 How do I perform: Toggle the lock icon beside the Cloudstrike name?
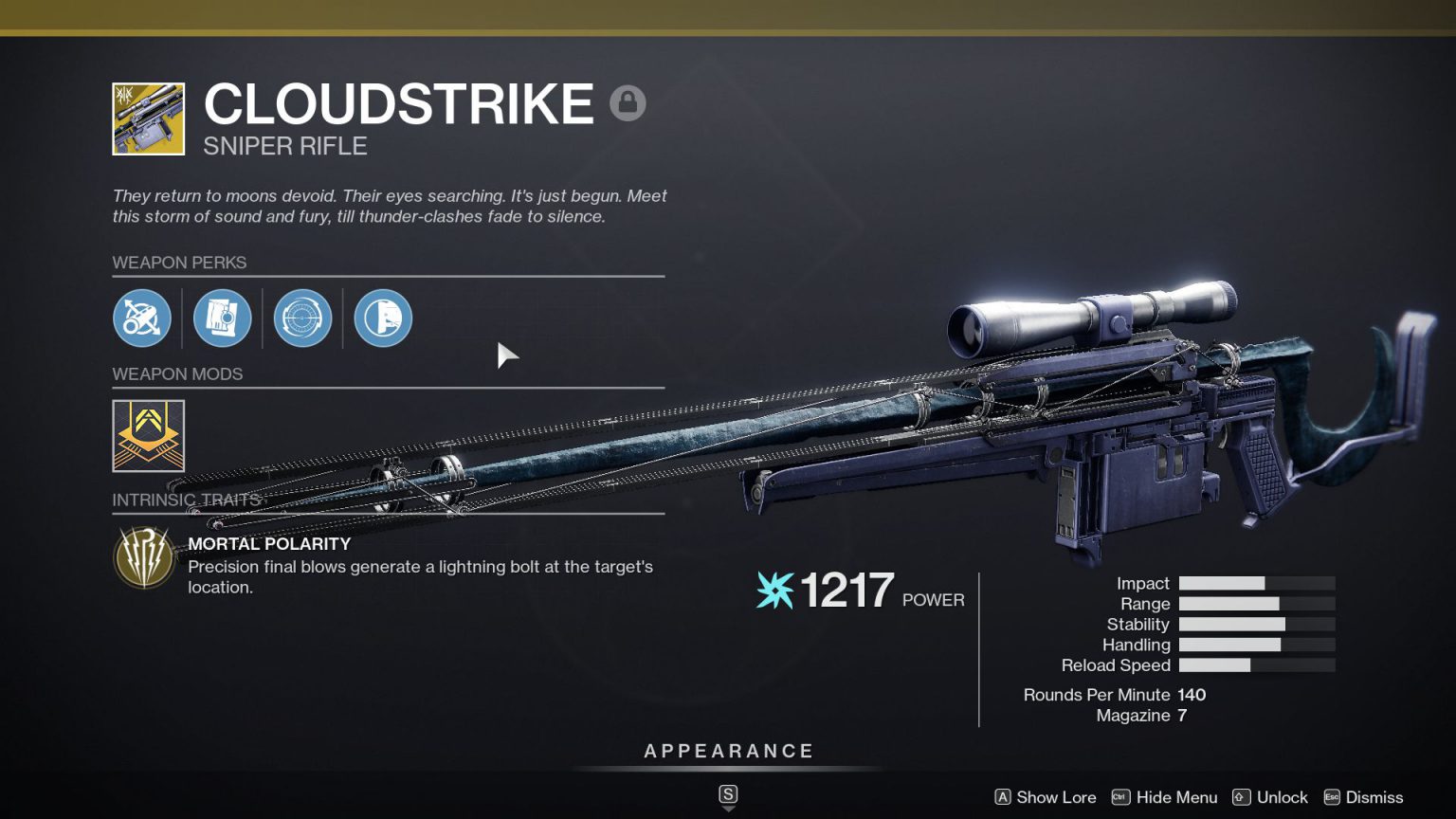(628, 101)
